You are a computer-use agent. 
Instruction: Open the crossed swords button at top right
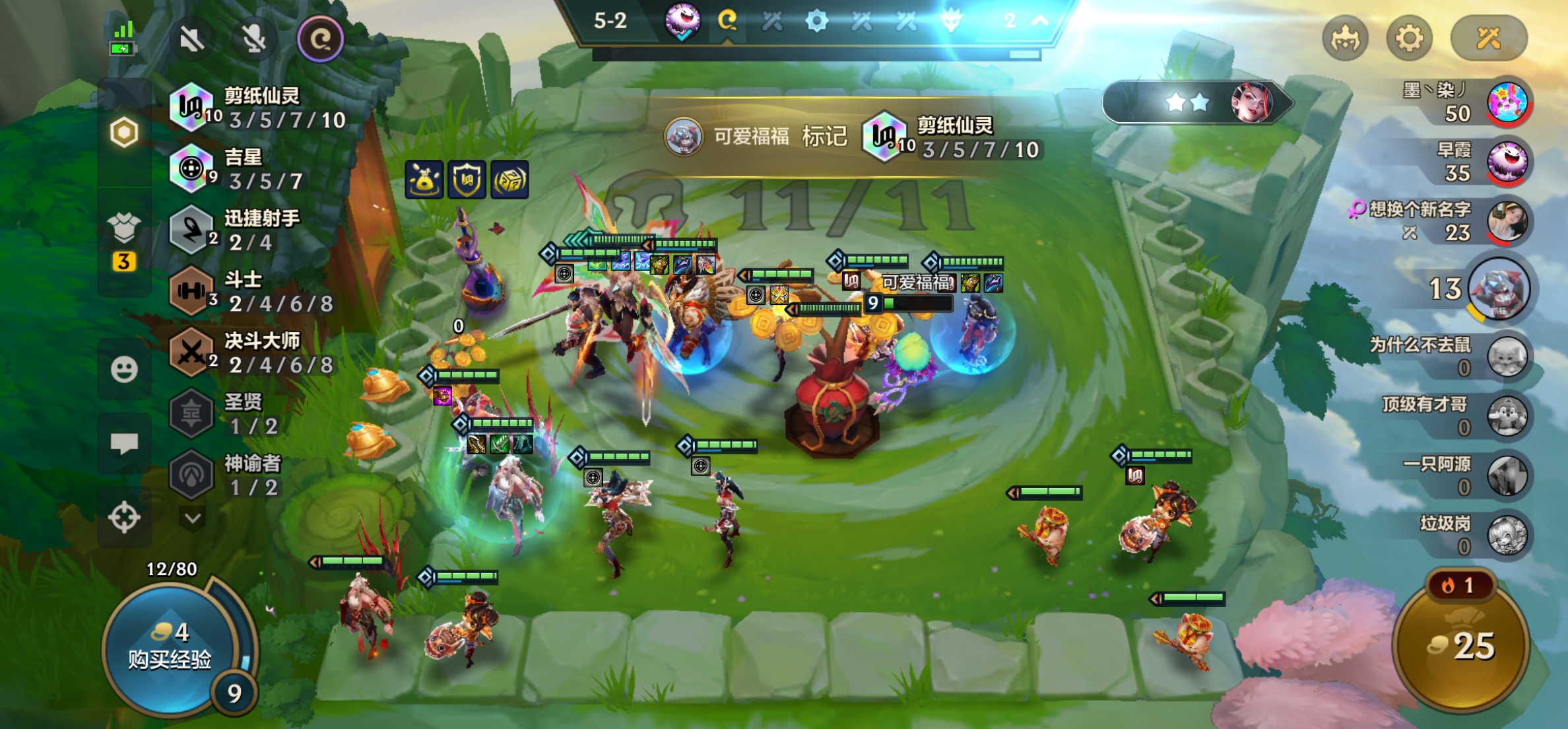tap(1488, 38)
